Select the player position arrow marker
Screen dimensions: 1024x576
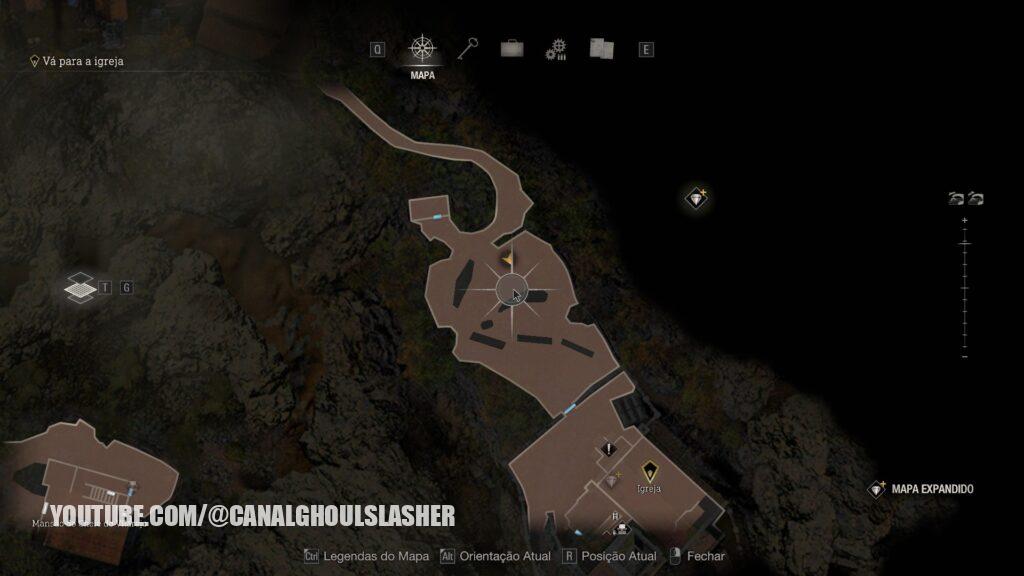(x=507, y=259)
